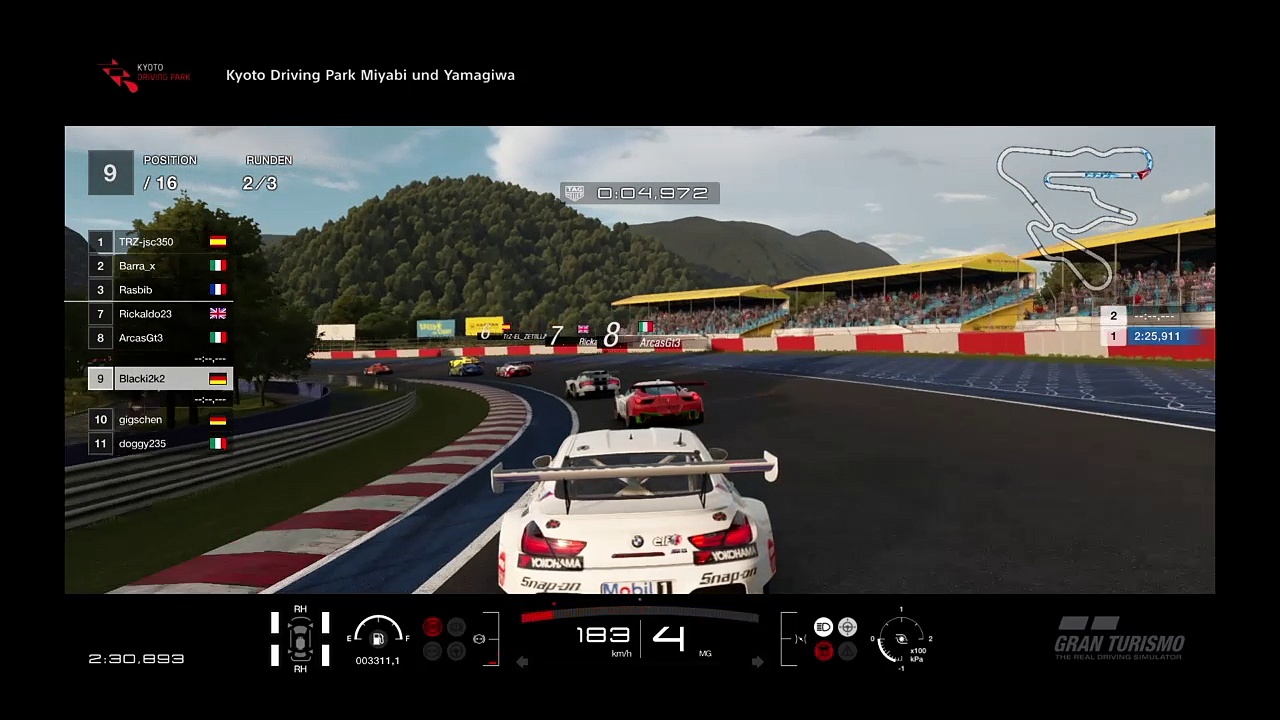Image resolution: width=1280 pixels, height=720 pixels.
Task: Select Rickaldo23's leaderboard entry
Action: point(160,314)
